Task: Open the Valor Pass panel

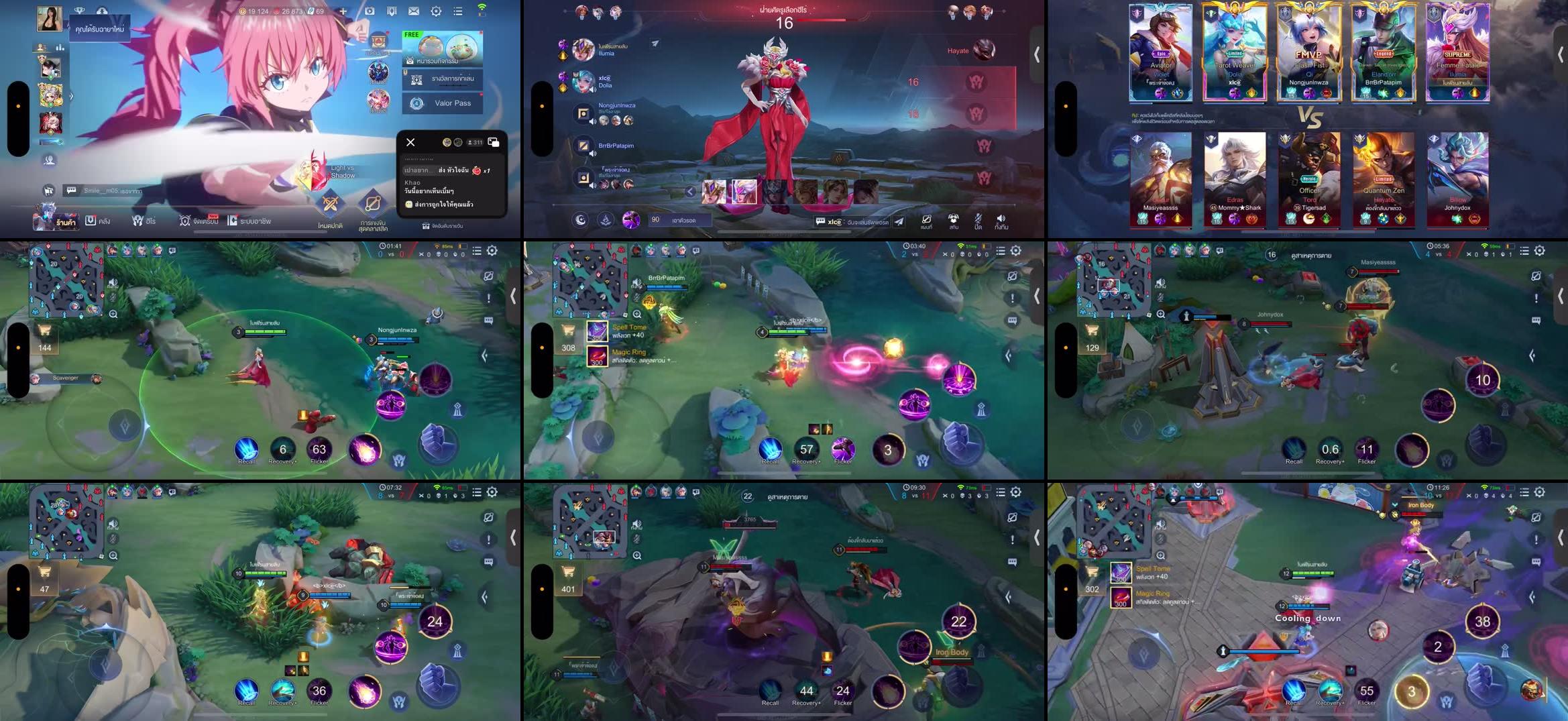Action: (x=443, y=103)
